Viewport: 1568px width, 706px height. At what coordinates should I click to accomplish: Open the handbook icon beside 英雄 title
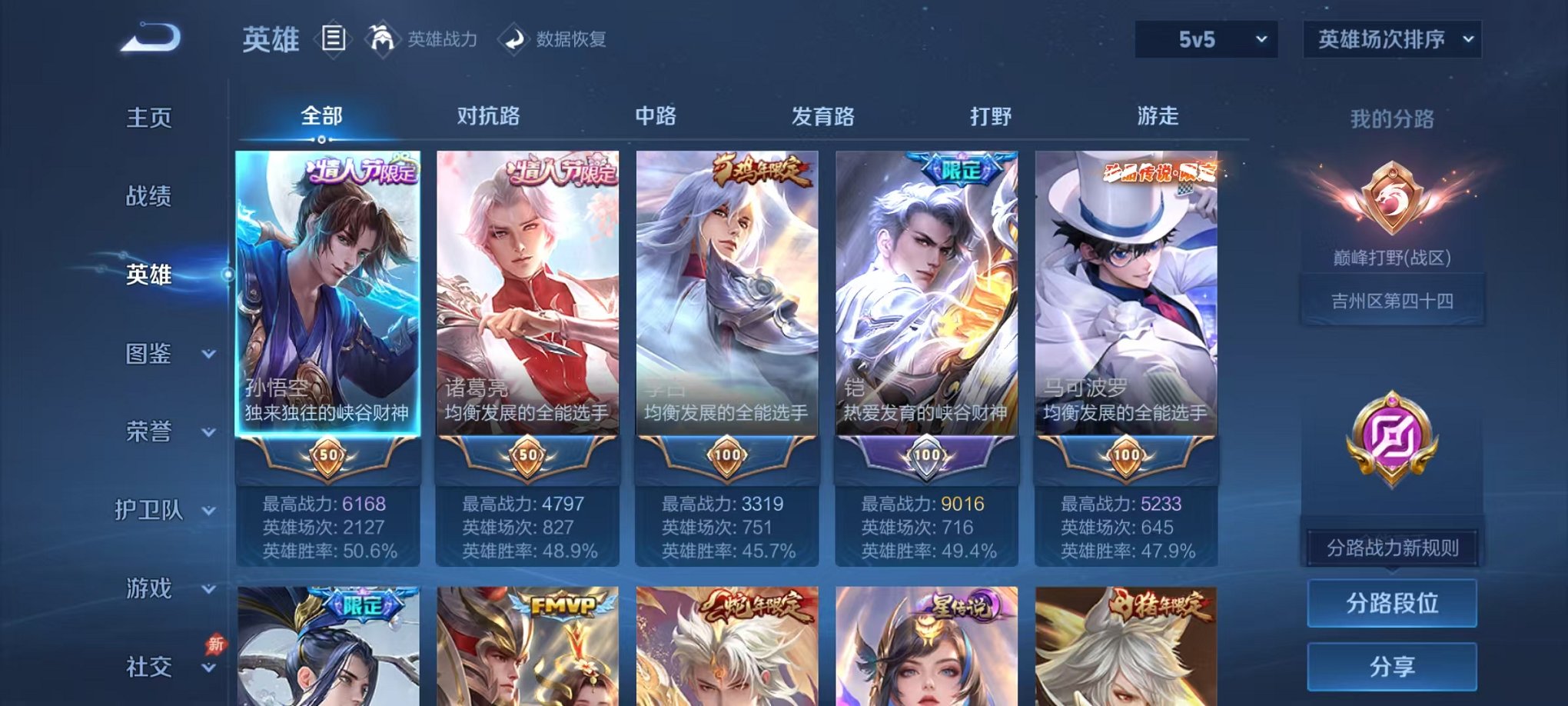coord(334,38)
